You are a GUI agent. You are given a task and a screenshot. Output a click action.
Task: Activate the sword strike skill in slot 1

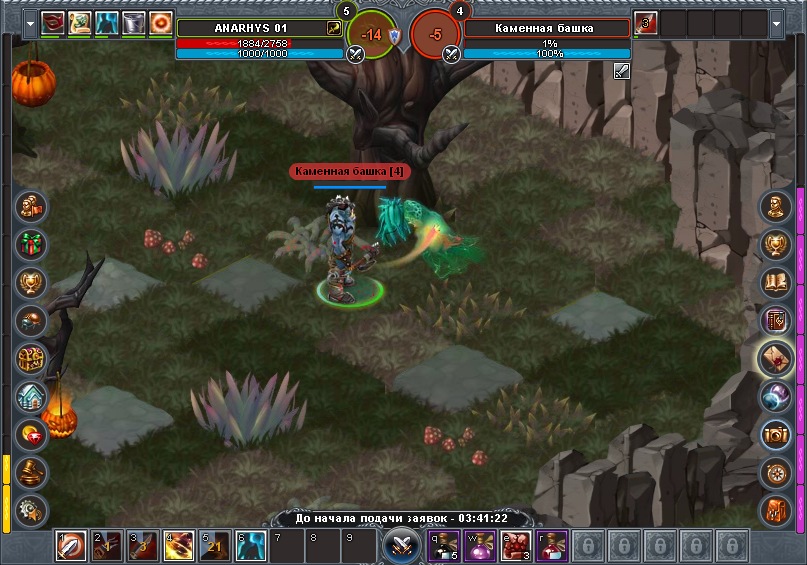71,547
